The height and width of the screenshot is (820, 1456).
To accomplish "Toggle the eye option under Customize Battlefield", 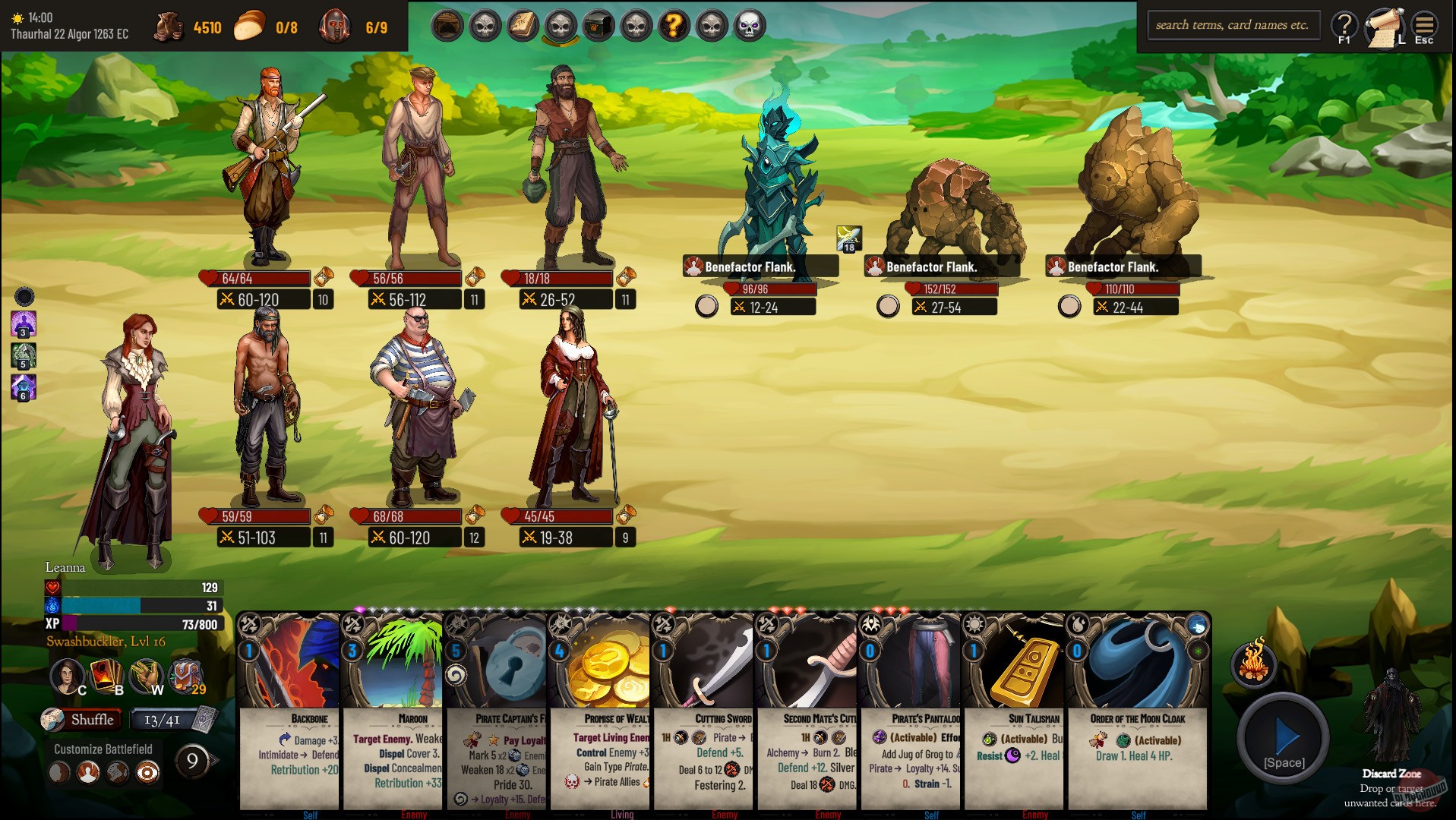I will (x=147, y=773).
